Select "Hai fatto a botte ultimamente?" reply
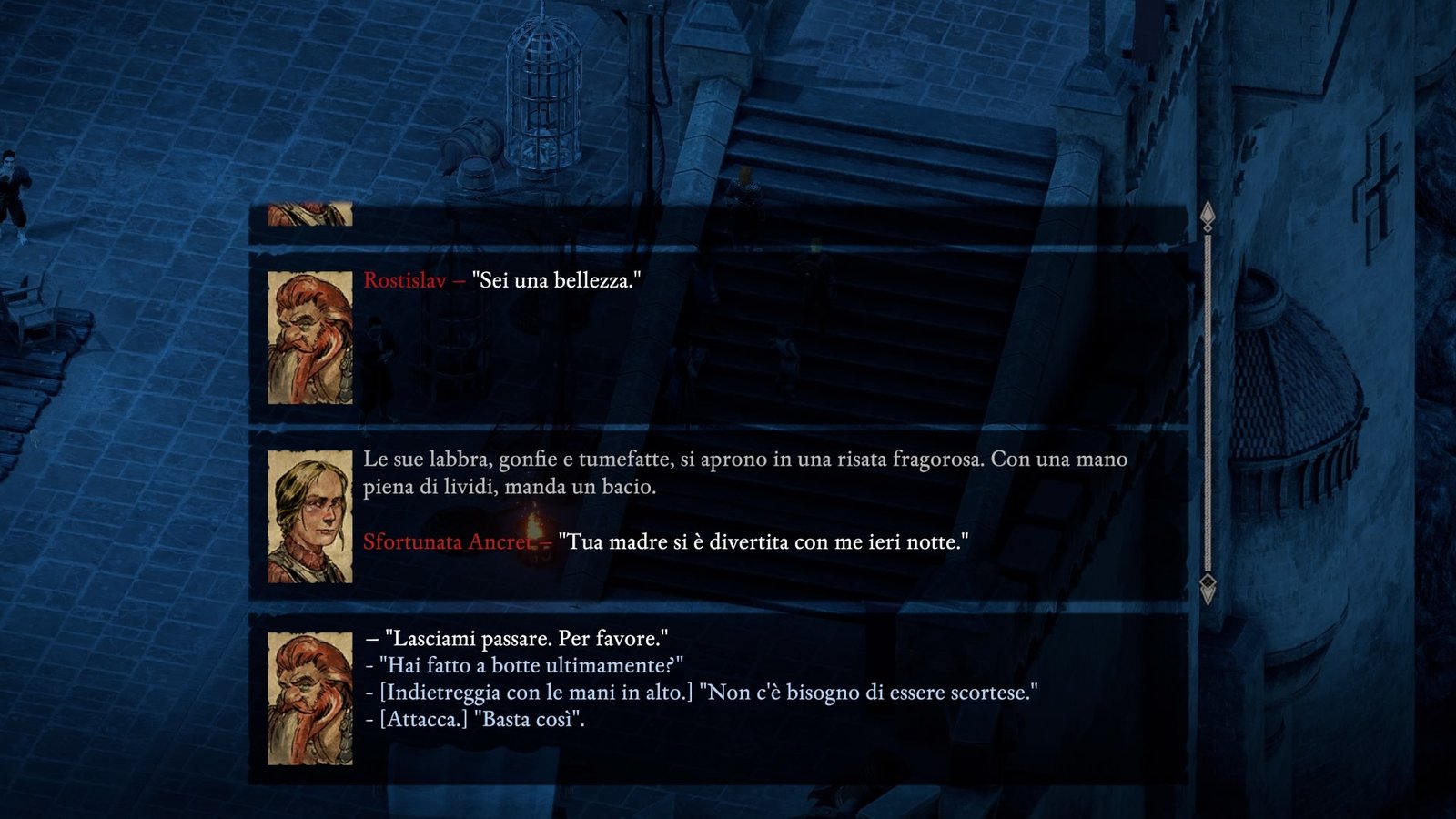Screen dimensions: 1456x819 point(531,665)
